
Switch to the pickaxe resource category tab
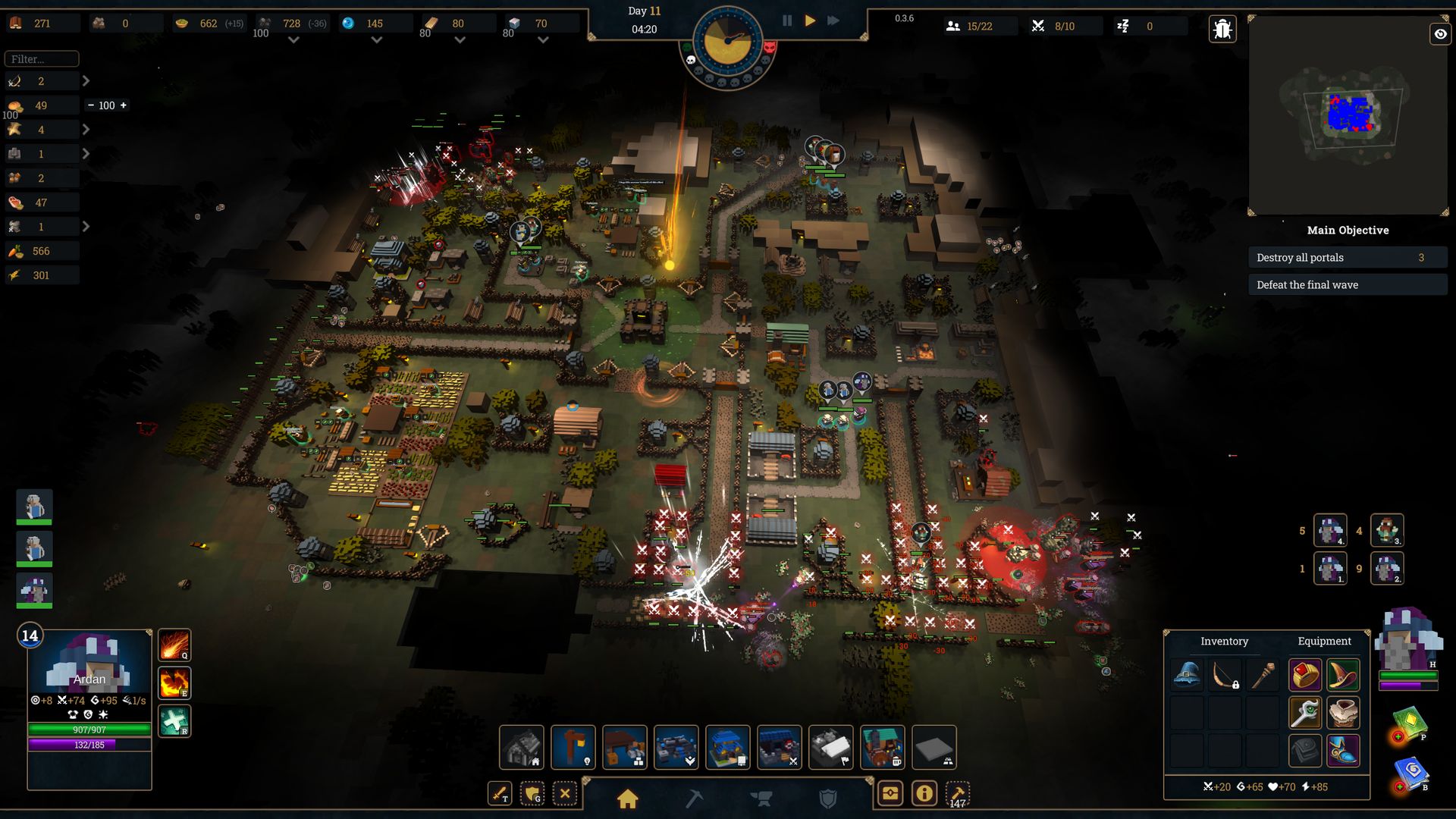click(694, 799)
